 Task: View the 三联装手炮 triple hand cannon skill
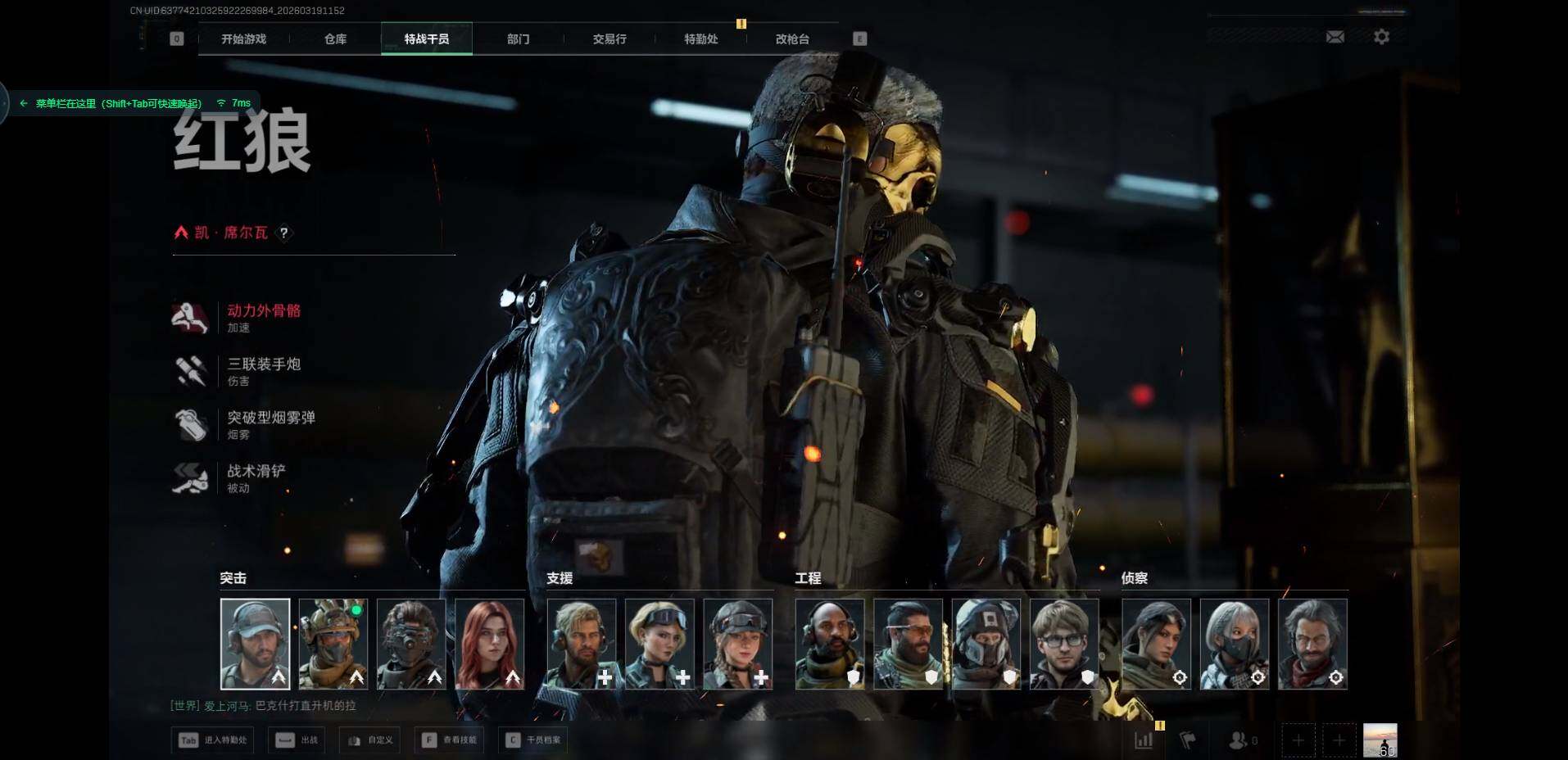pyautogui.click(x=263, y=364)
